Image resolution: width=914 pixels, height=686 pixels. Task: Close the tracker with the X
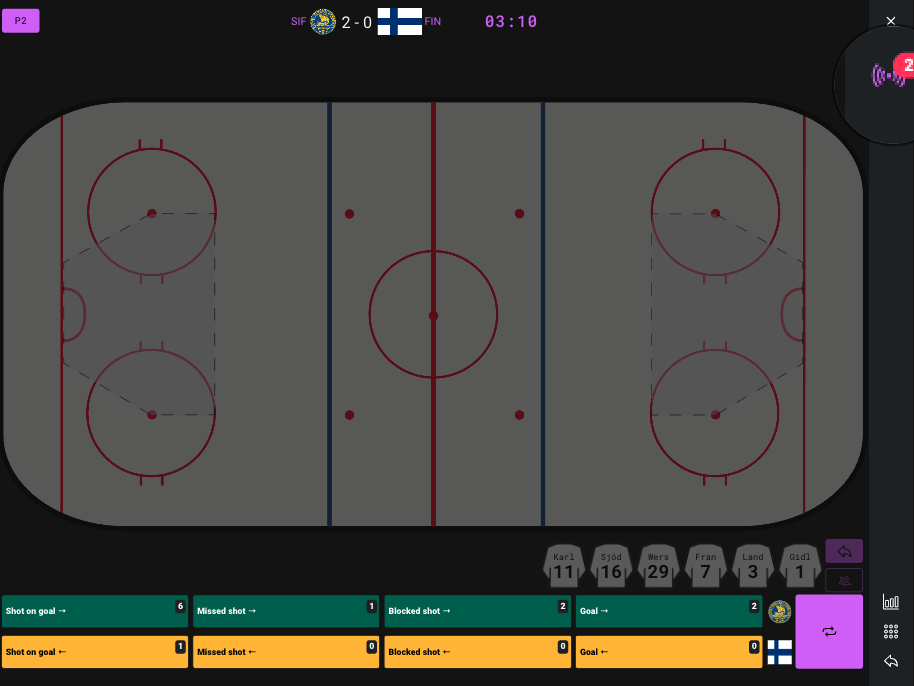(x=891, y=21)
